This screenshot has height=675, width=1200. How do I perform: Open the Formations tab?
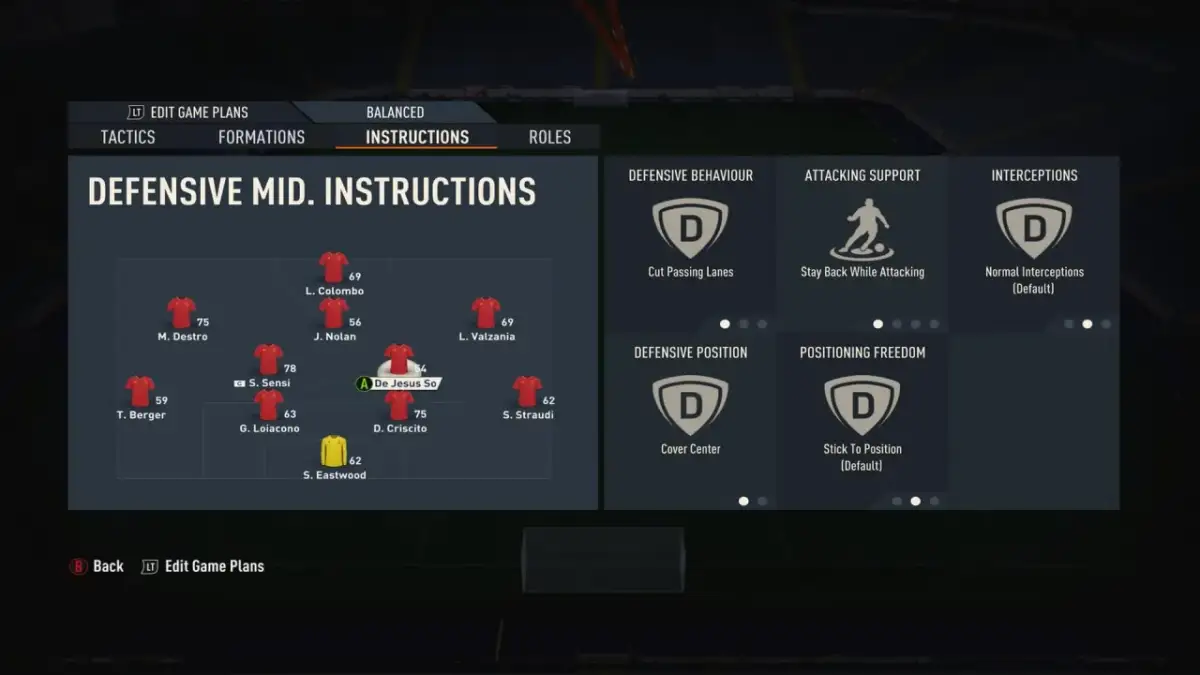261,137
